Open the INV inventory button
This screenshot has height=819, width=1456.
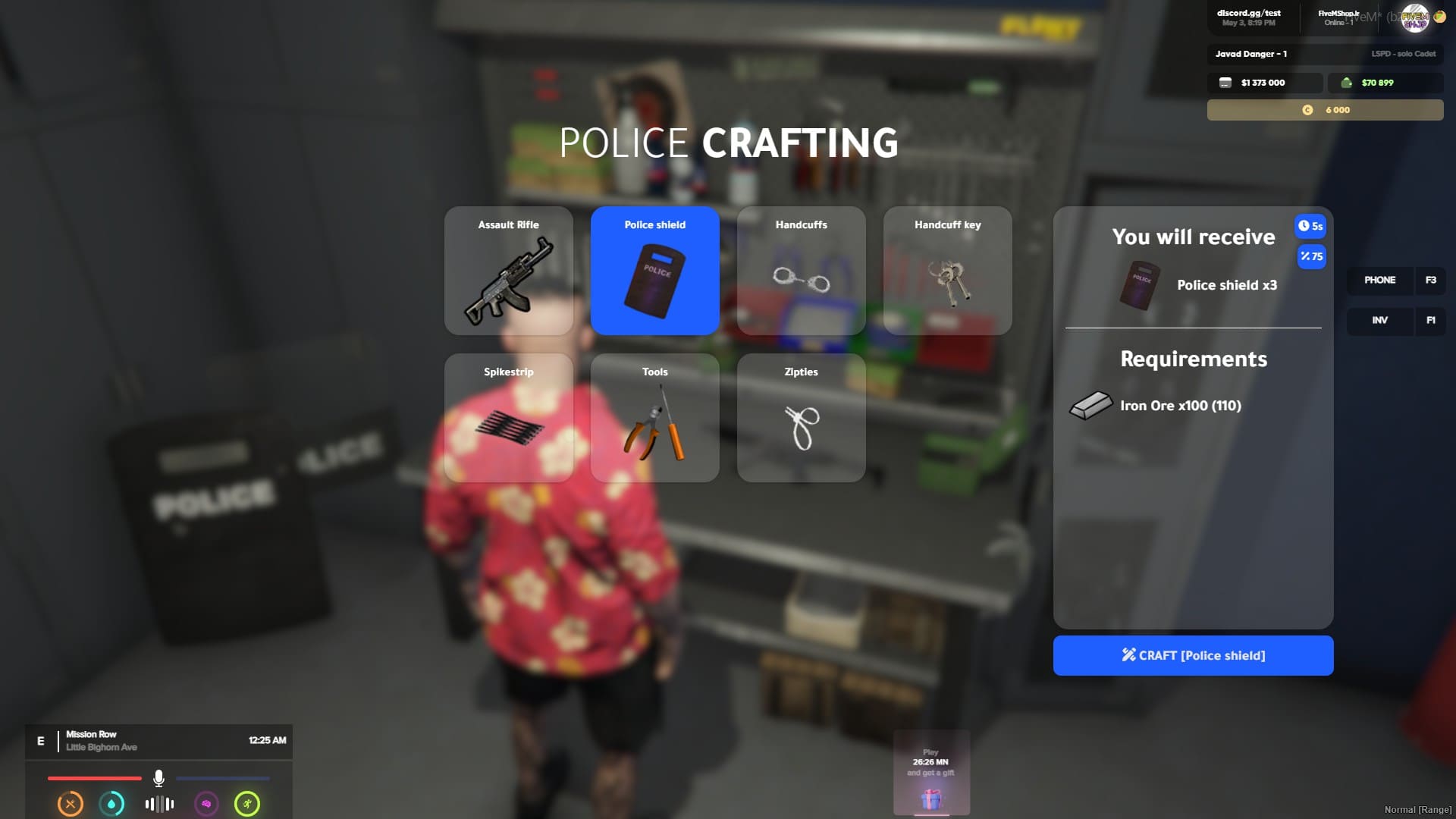1380,321
